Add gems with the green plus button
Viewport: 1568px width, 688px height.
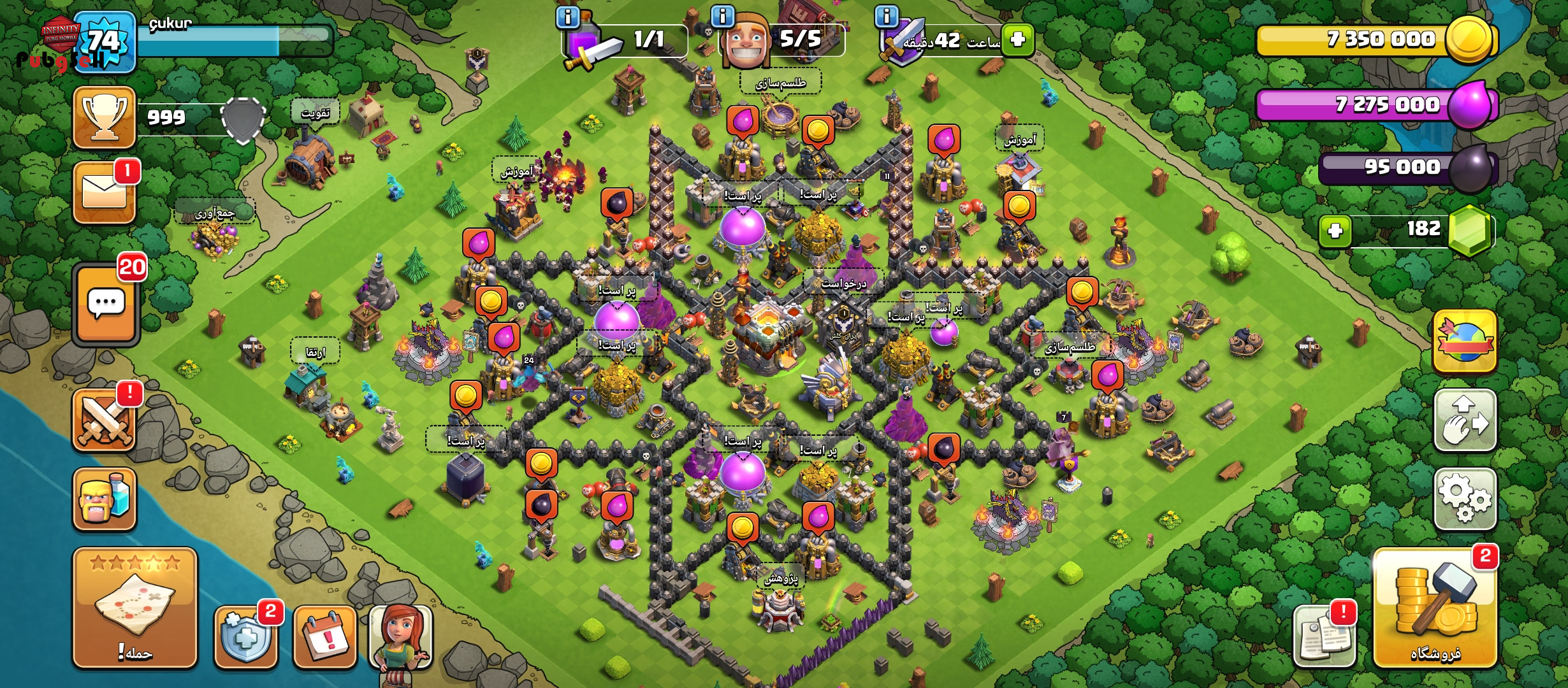[1335, 230]
